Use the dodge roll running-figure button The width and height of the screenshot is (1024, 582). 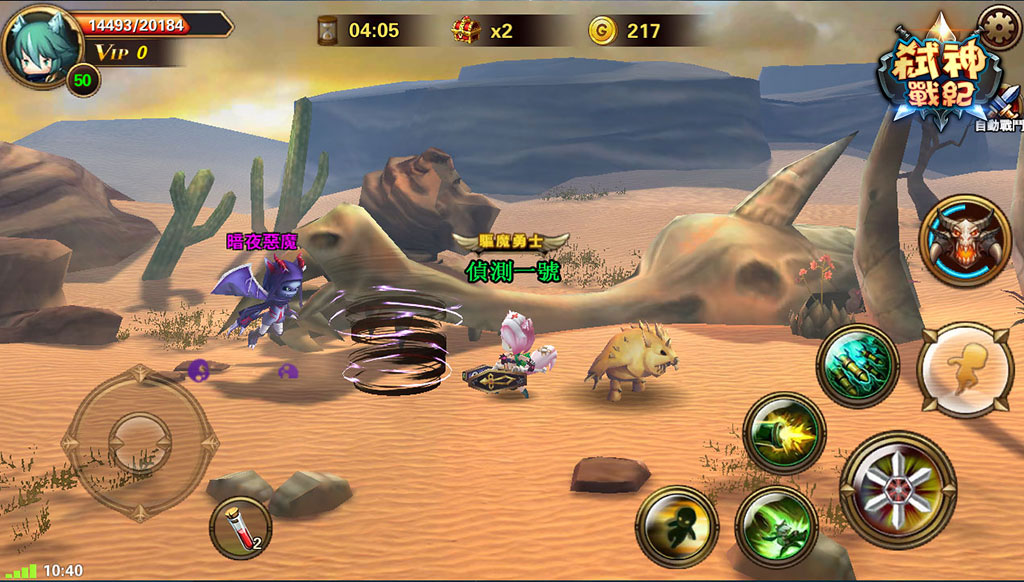click(964, 369)
